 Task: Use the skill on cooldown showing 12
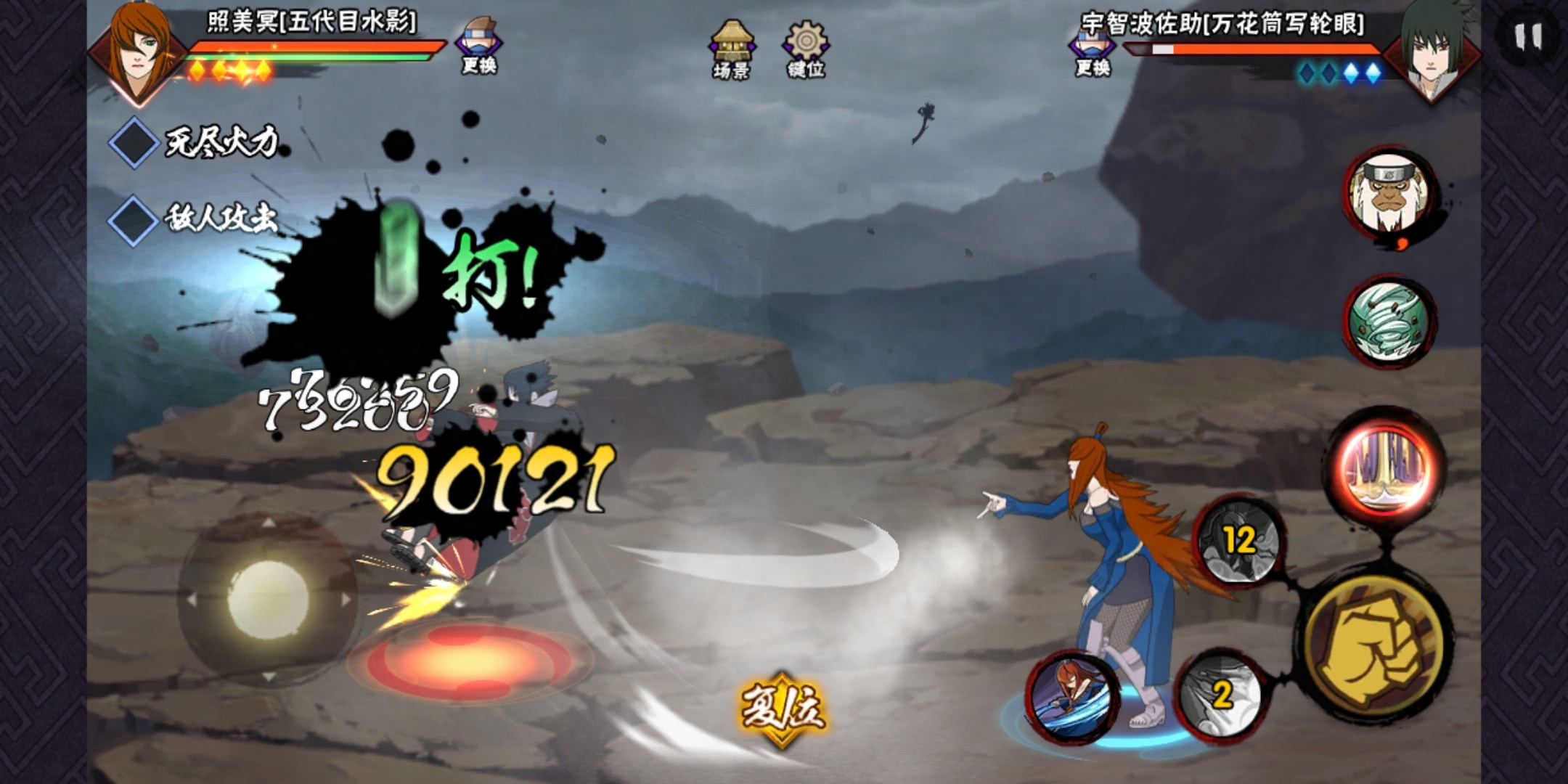(x=1239, y=541)
